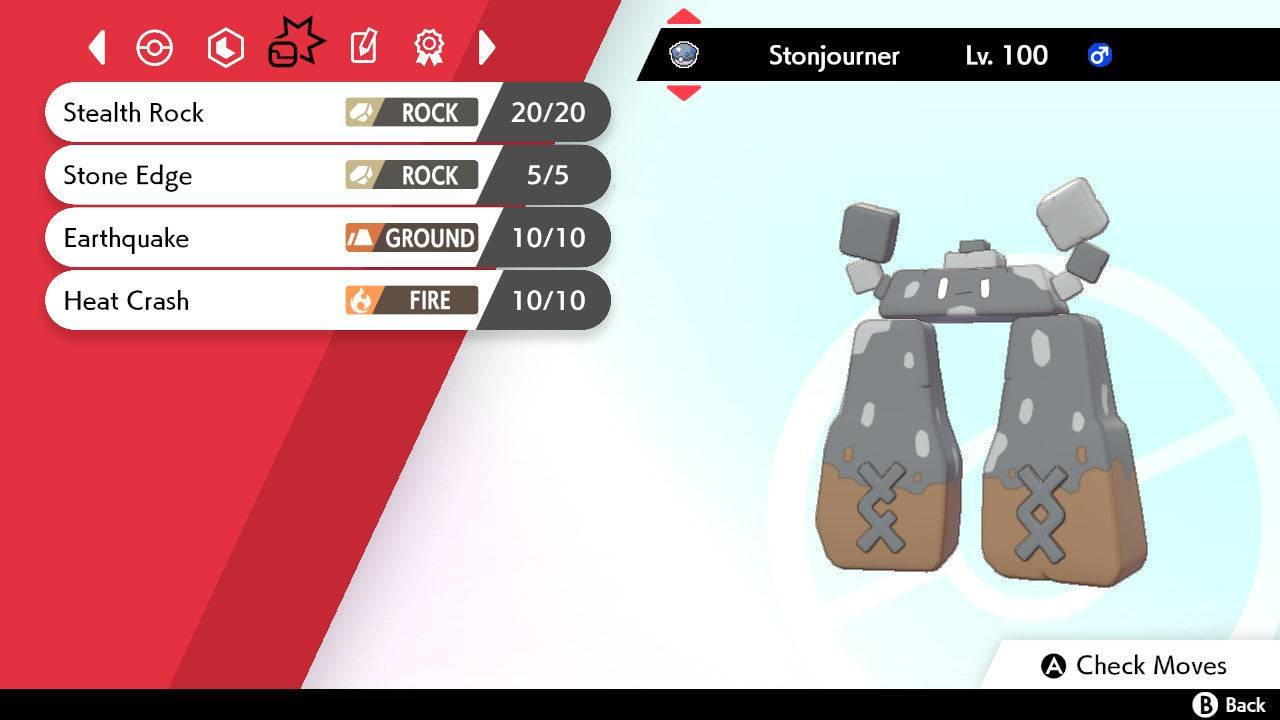The width and height of the screenshot is (1280, 720).
Task: Open the hexagon stats tab
Action: (x=225, y=48)
